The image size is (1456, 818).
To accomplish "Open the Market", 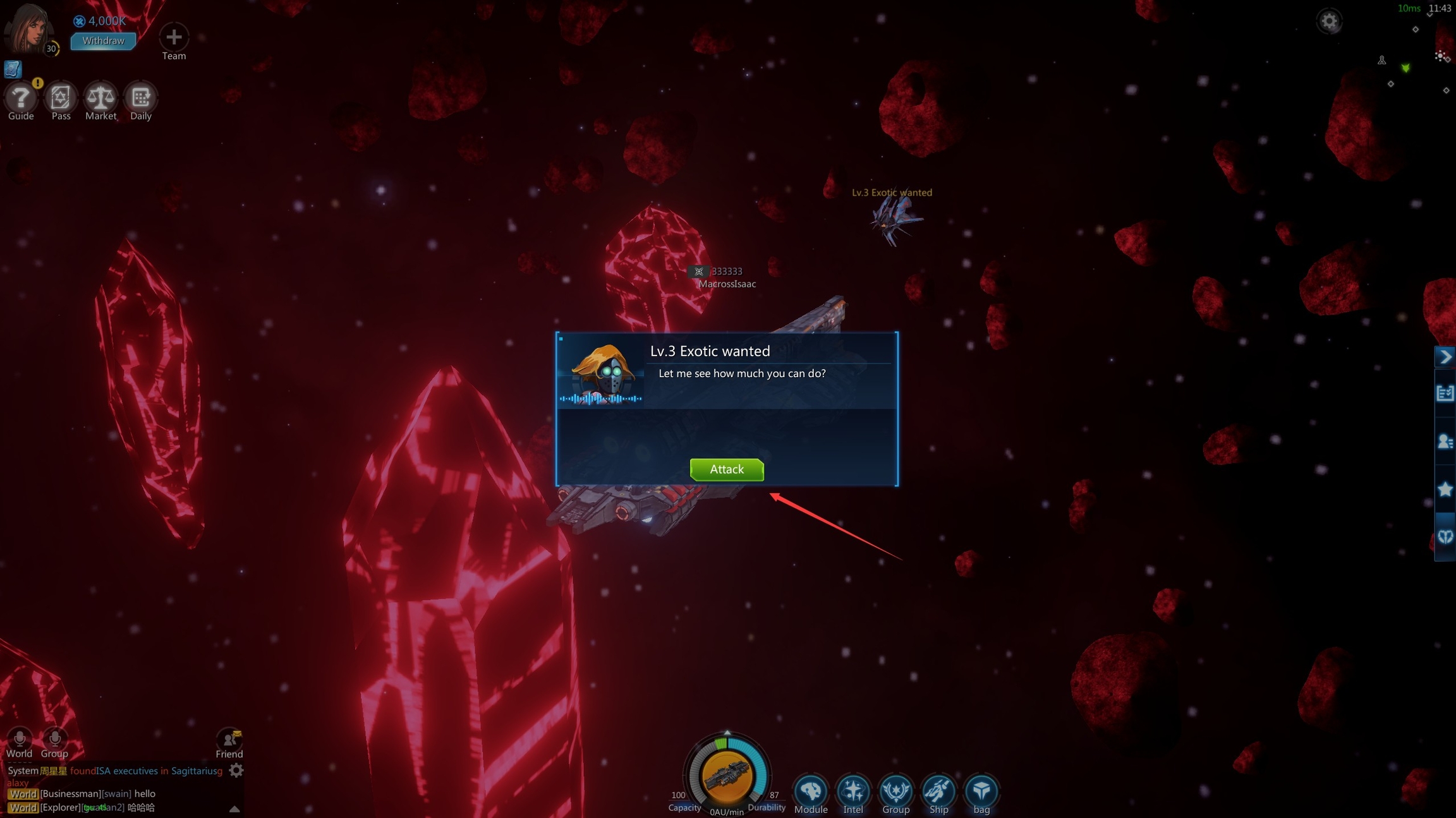I will [x=101, y=98].
